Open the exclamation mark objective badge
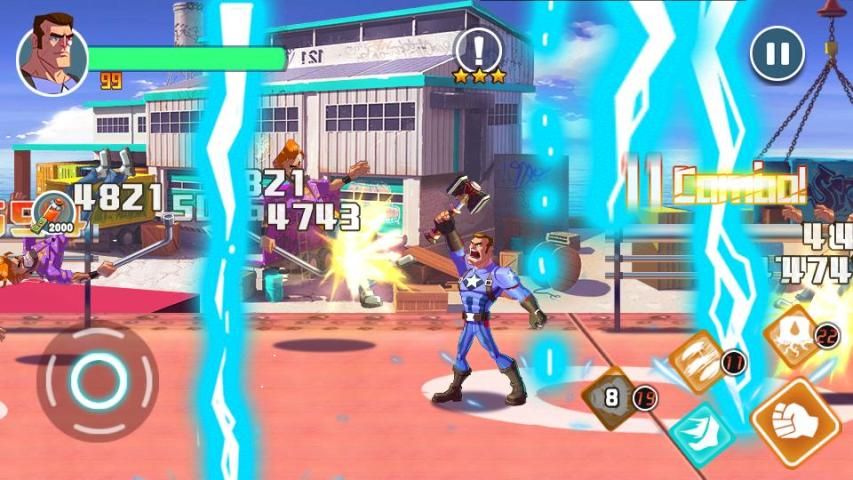Viewport: 853px width, 480px height. click(479, 50)
